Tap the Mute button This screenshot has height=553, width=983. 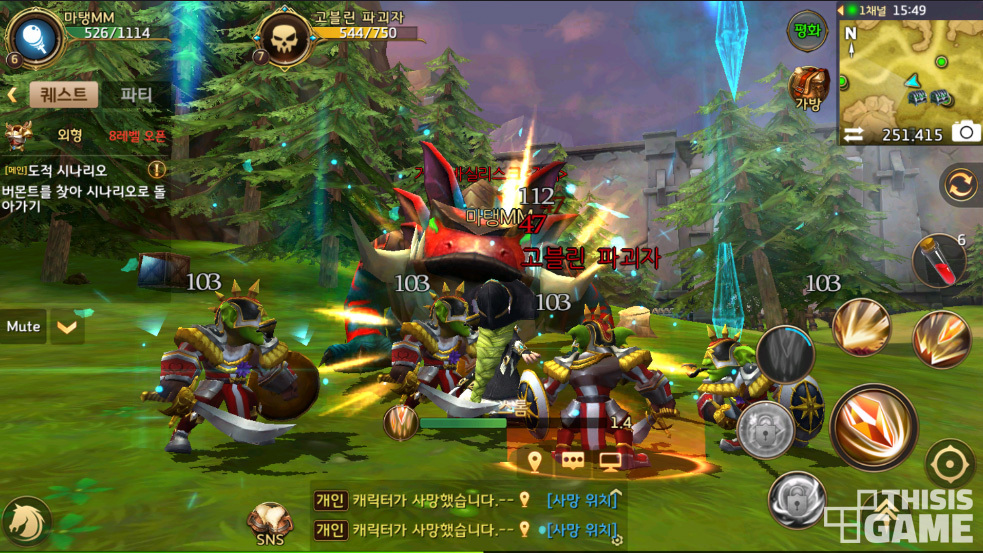click(x=23, y=326)
